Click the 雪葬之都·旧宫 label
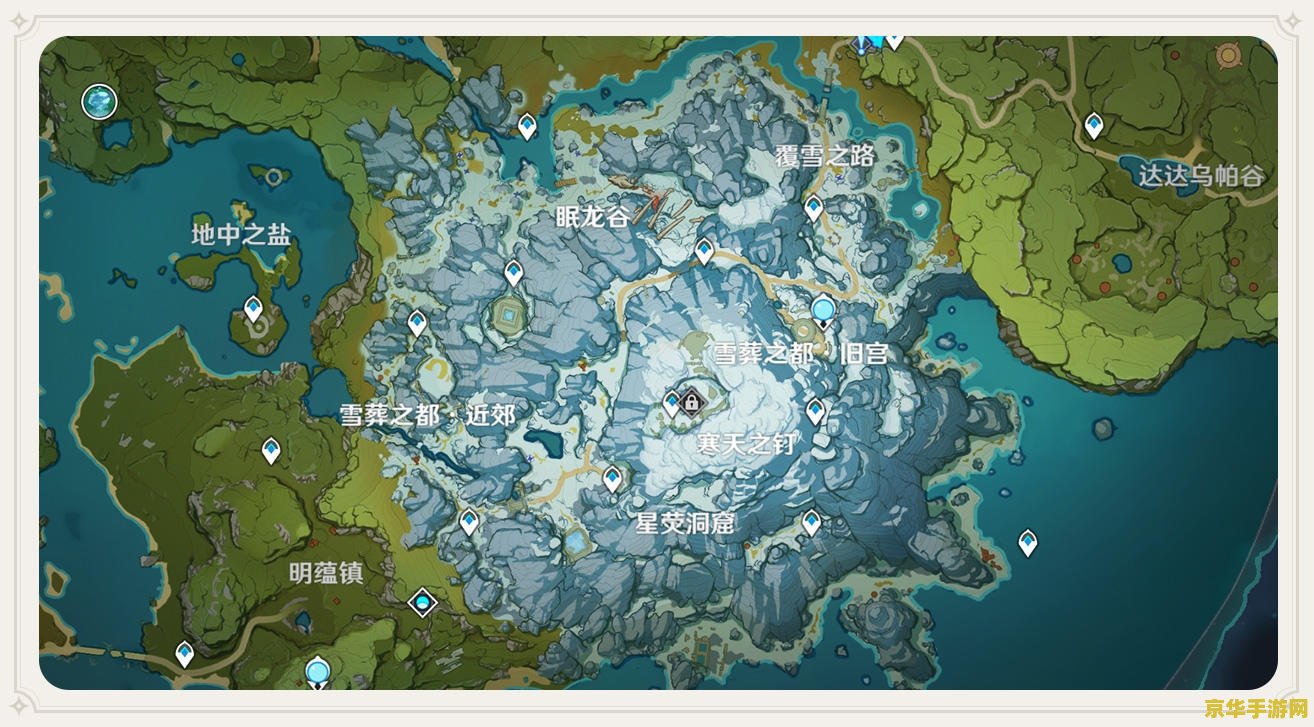Screen dimensions: 1314x727 (805, 352)
